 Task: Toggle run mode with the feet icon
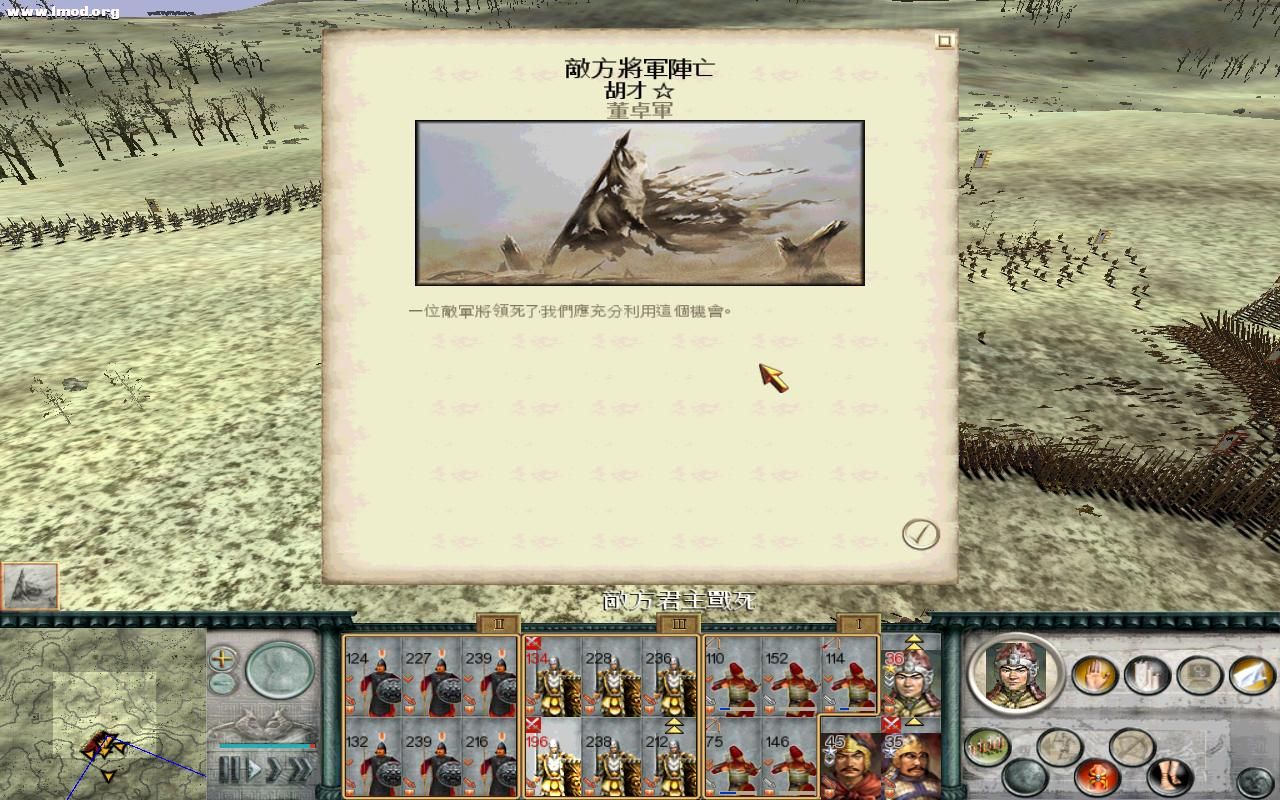click(1168, 776)
